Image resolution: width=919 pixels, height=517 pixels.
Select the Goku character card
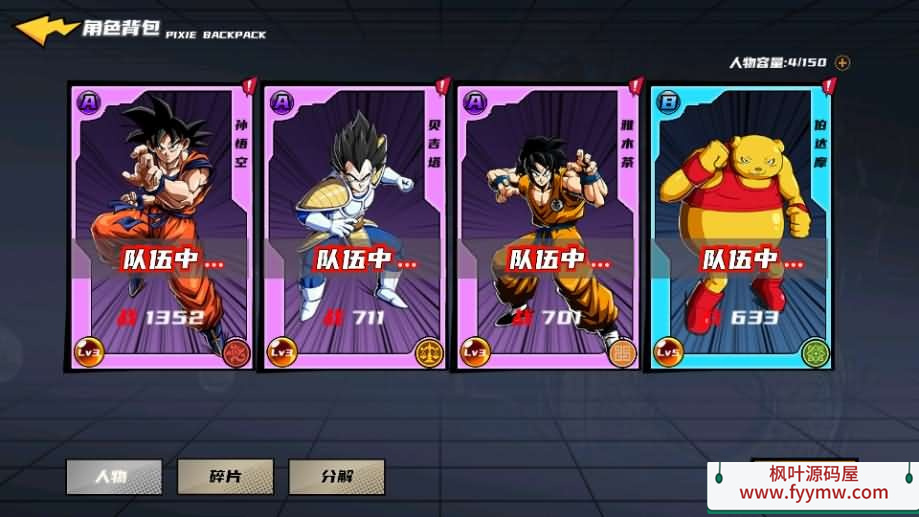[x=162, y=226]
